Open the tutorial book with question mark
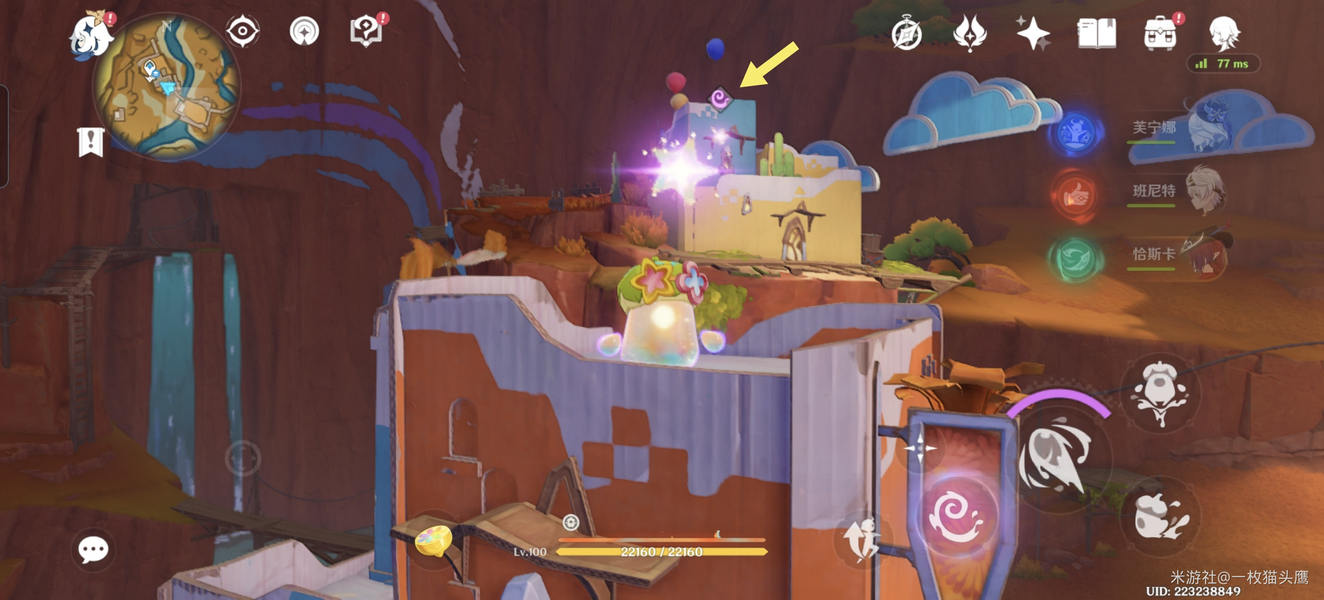 point(366,32)
